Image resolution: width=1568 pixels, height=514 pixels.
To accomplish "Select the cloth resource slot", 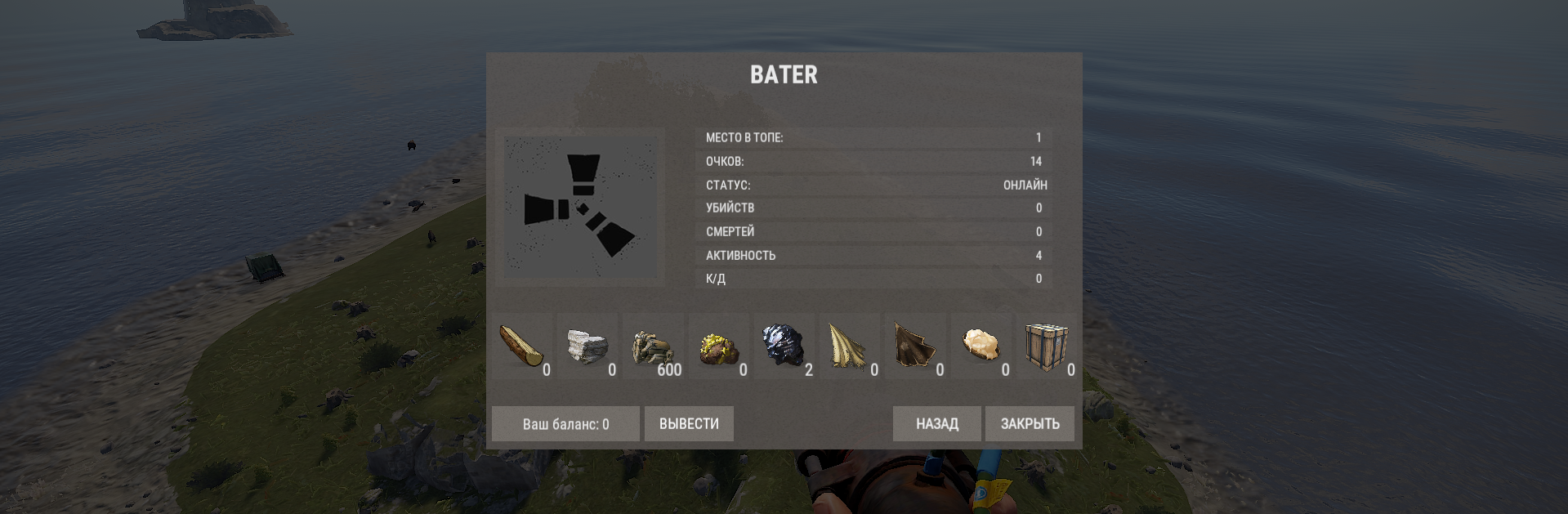I will (851, 346).
